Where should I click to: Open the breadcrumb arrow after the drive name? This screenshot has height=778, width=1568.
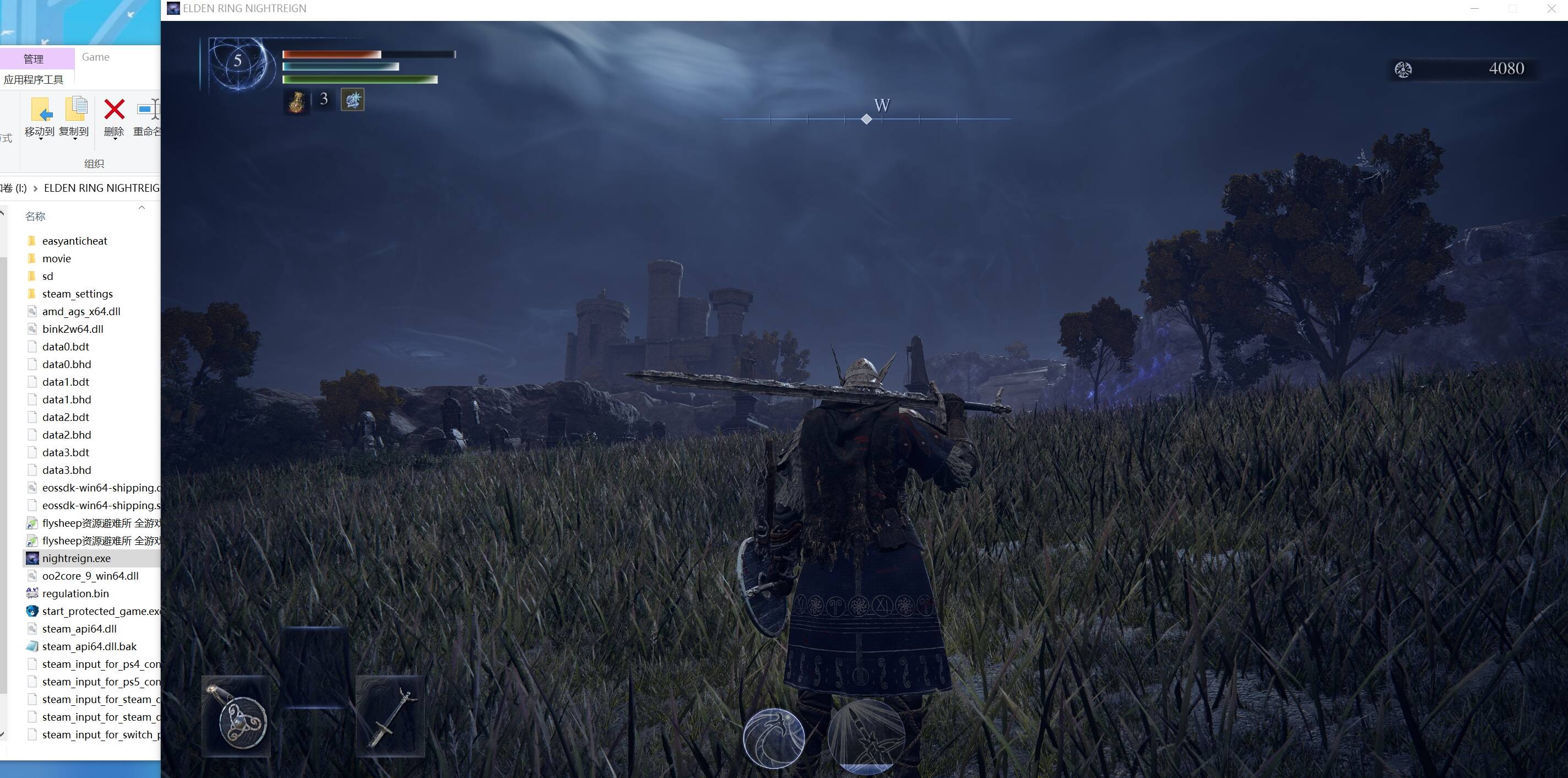pos(35,187)
